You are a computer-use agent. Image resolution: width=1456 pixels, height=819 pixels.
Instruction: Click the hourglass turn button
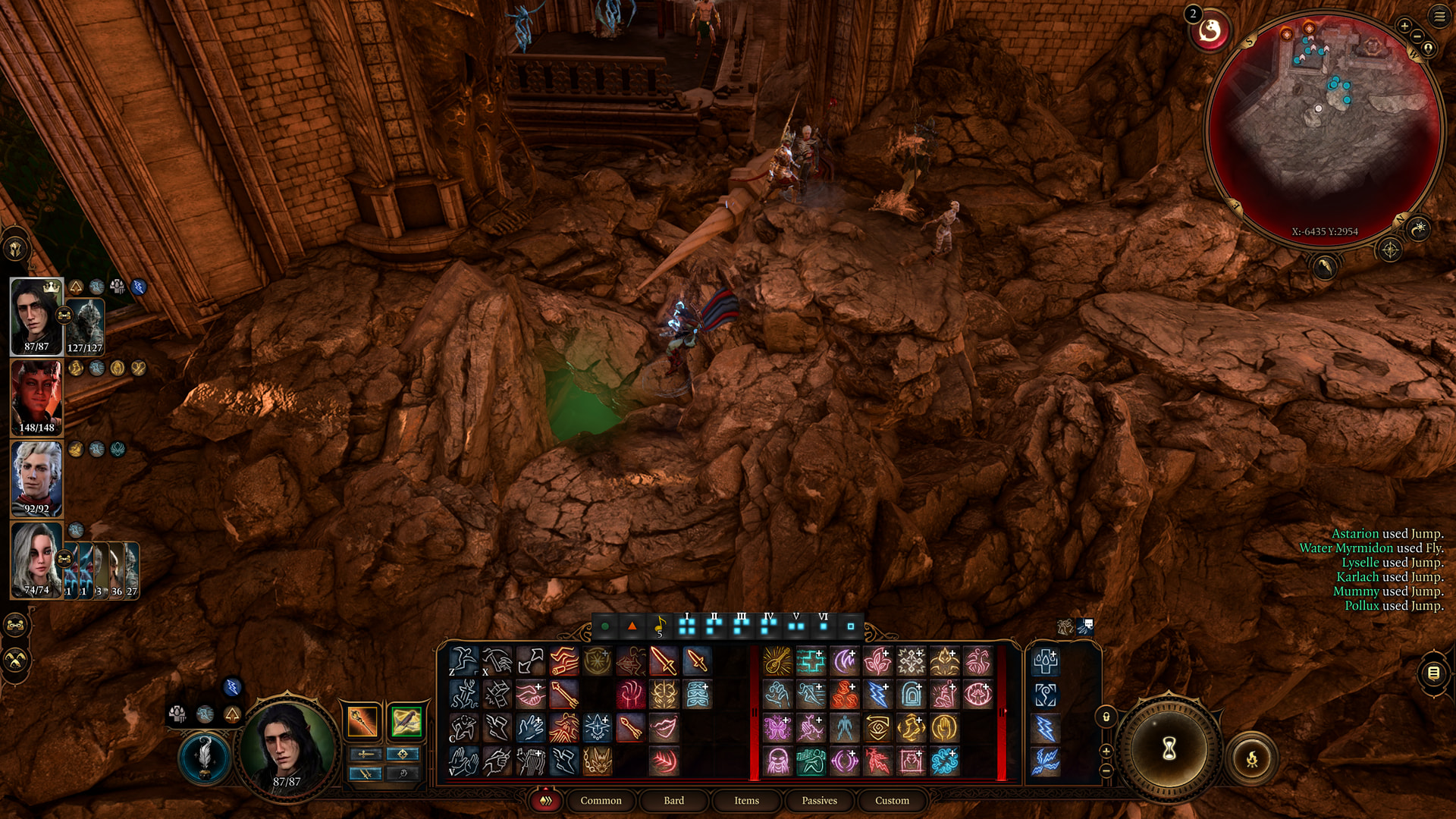click(1169, 749)
